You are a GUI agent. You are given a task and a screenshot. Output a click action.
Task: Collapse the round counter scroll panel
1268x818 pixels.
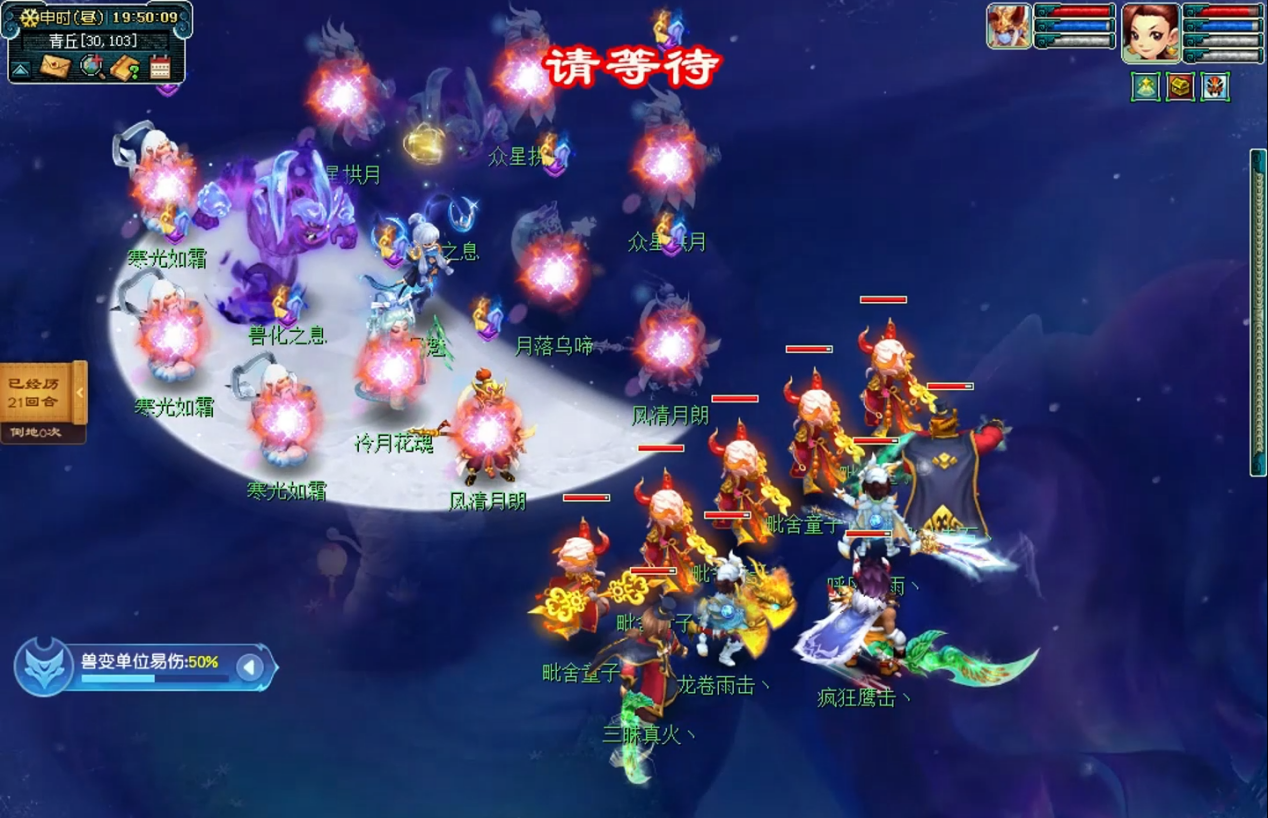click(80, 393)
